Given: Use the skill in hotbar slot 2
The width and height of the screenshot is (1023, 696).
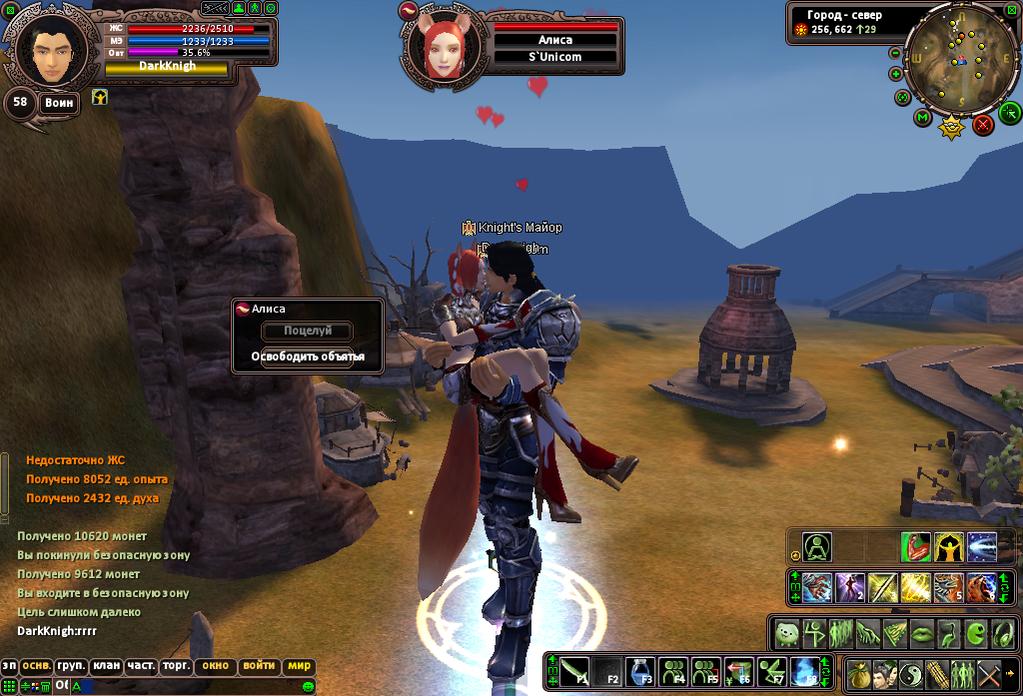Looking at the screenshot, I should [850, 587].
